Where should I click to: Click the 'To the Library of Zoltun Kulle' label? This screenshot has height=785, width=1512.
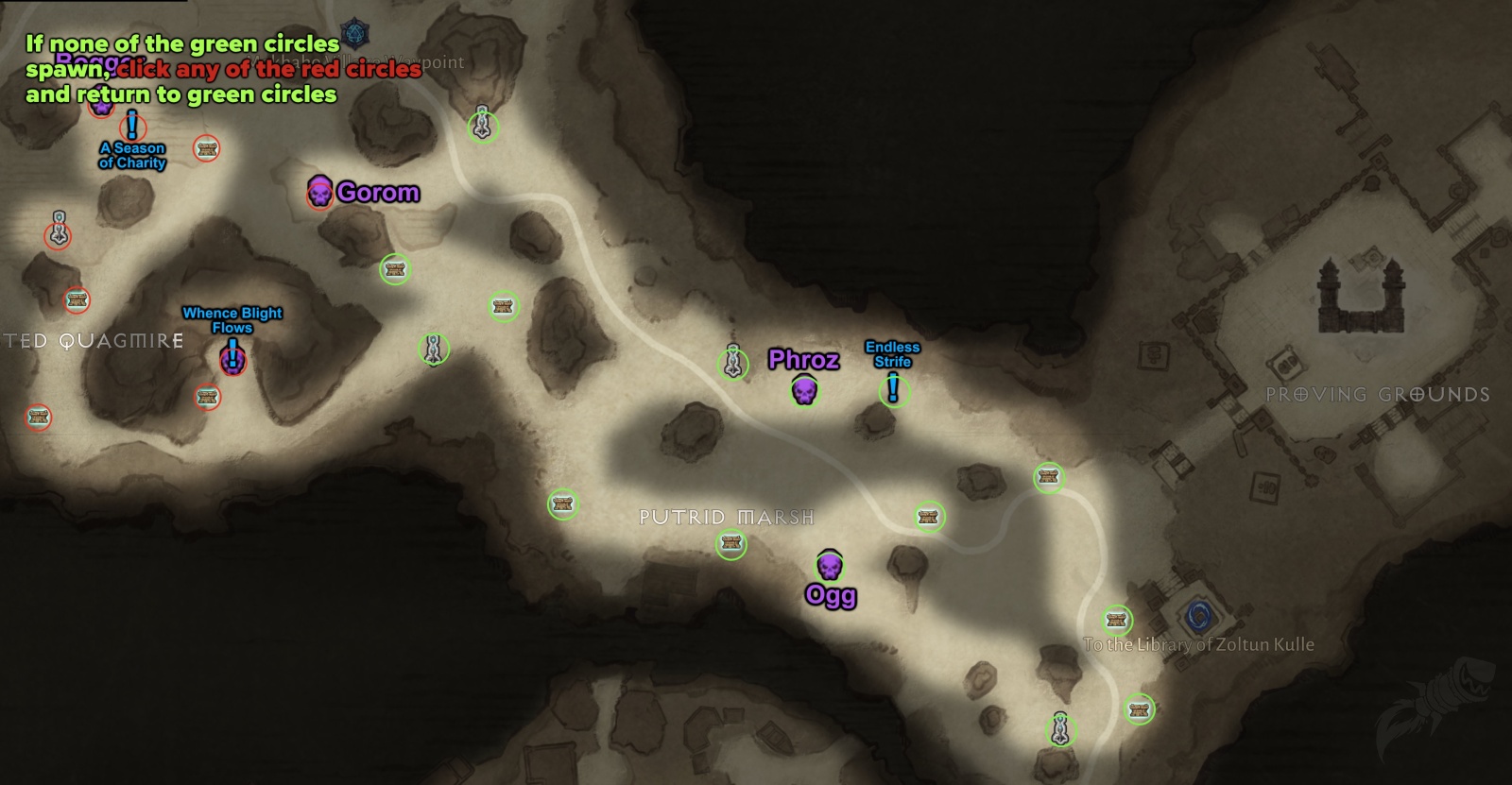click(1200, 645)
